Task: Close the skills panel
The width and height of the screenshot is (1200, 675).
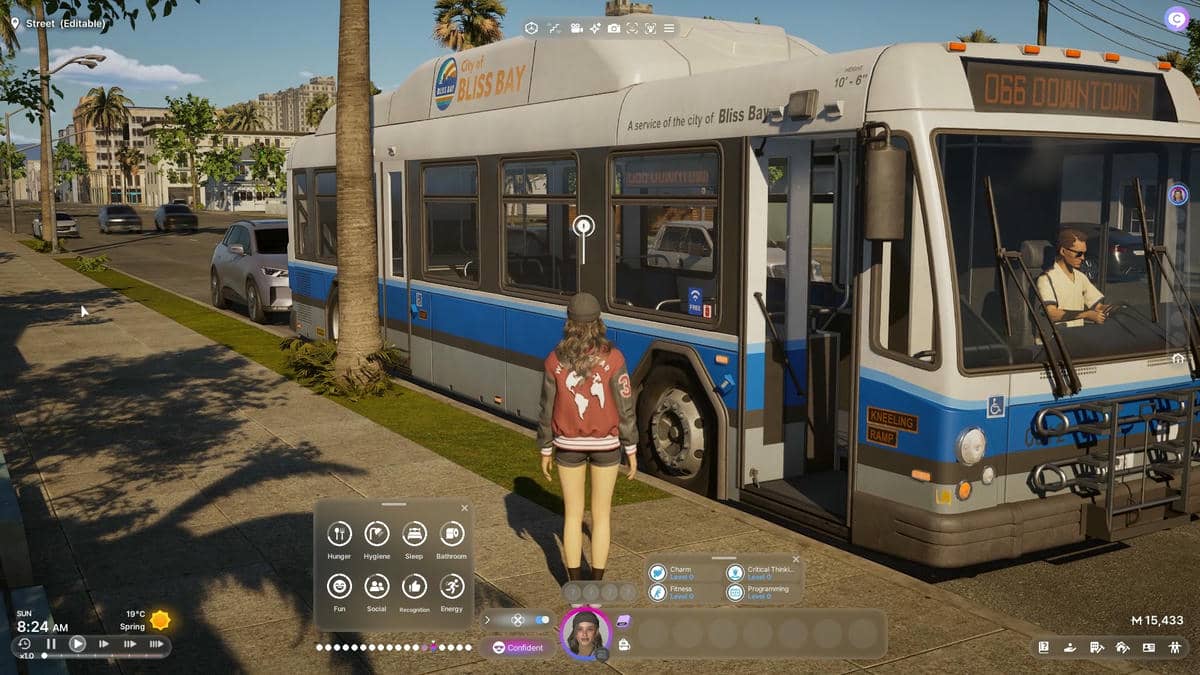Action: click(796, 559)
